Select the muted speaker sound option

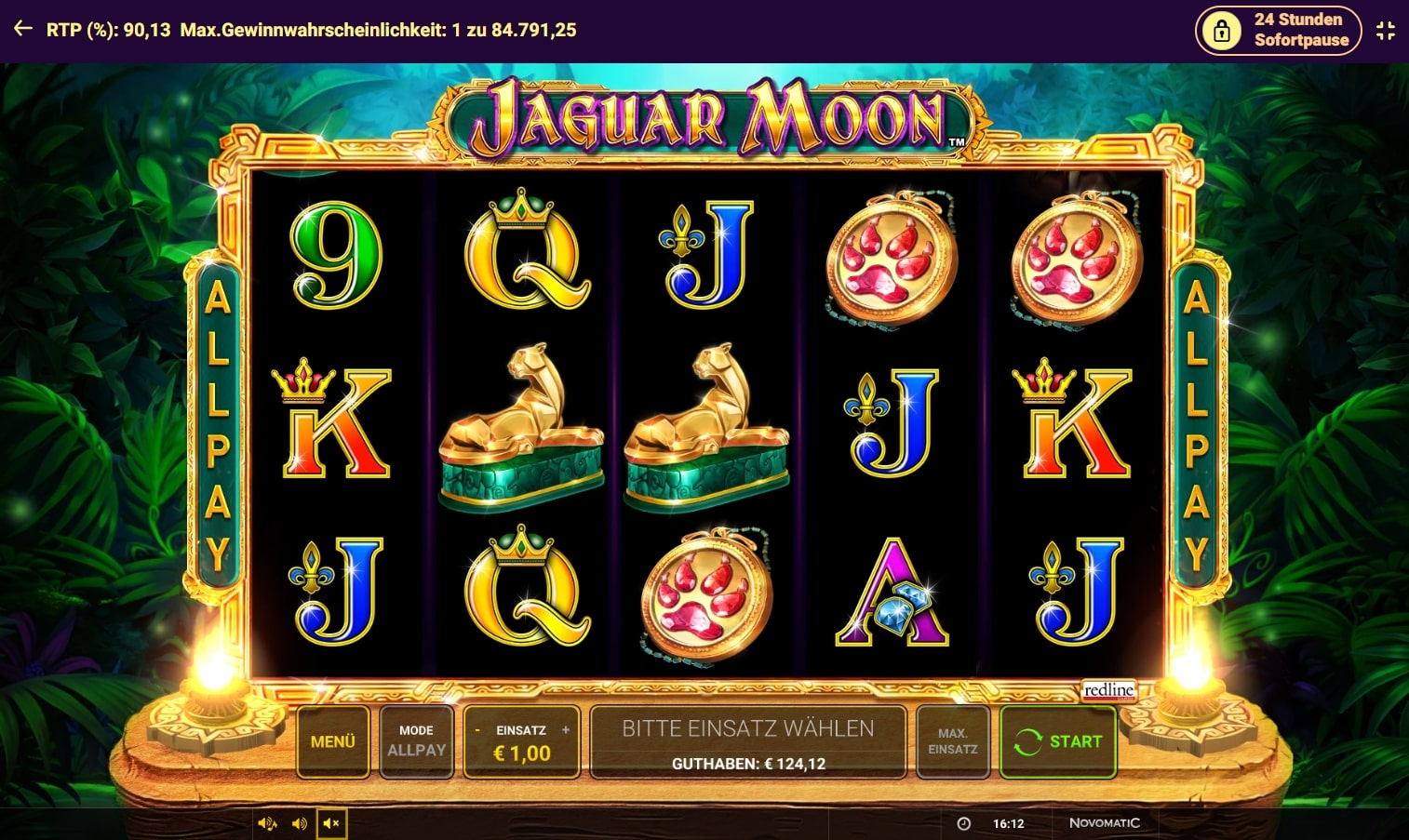(330, 823)
